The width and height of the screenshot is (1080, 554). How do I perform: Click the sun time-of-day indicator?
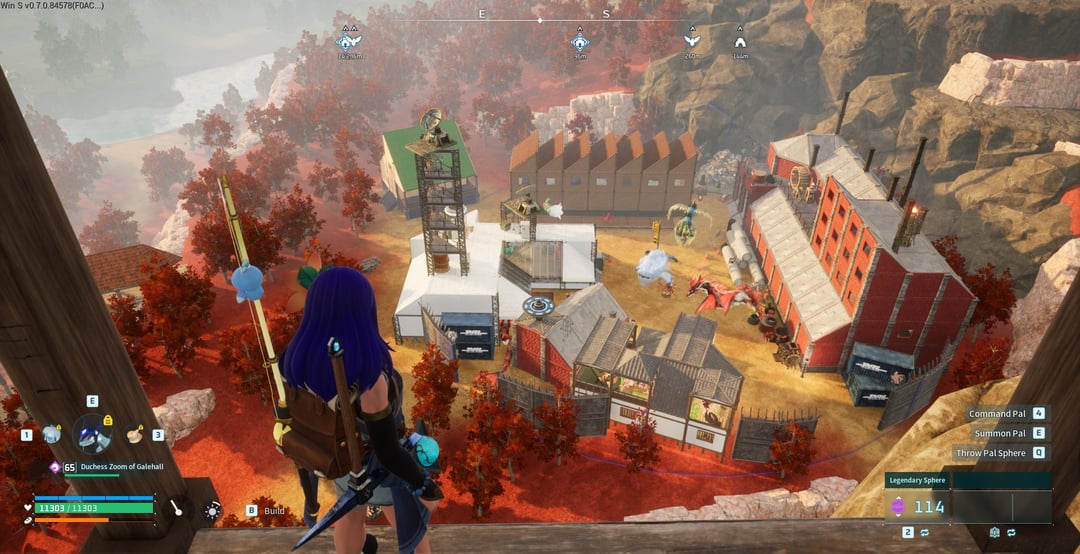tap(212, 510)
